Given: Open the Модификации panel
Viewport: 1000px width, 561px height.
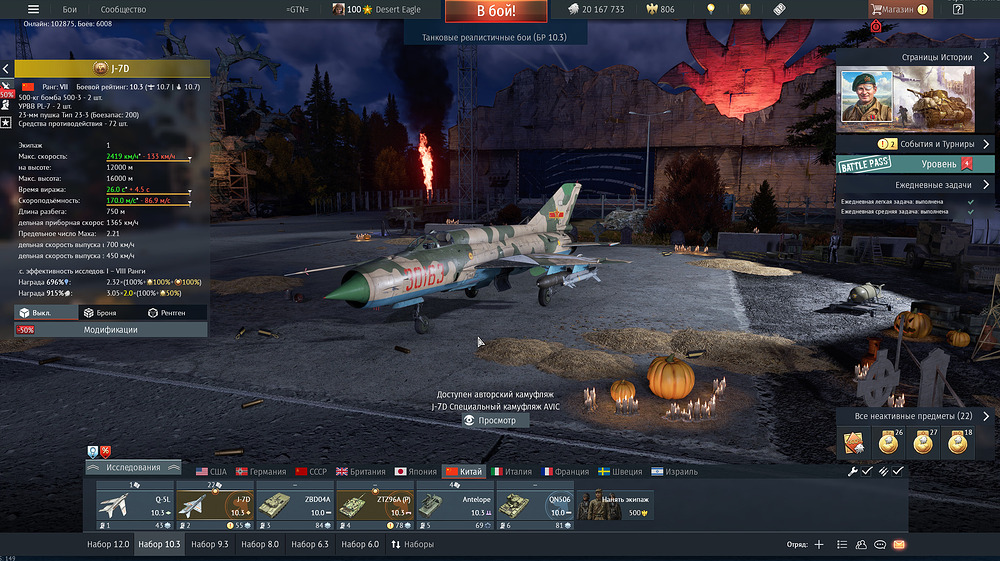Looking at the screenshot, I should coord(110,329).
